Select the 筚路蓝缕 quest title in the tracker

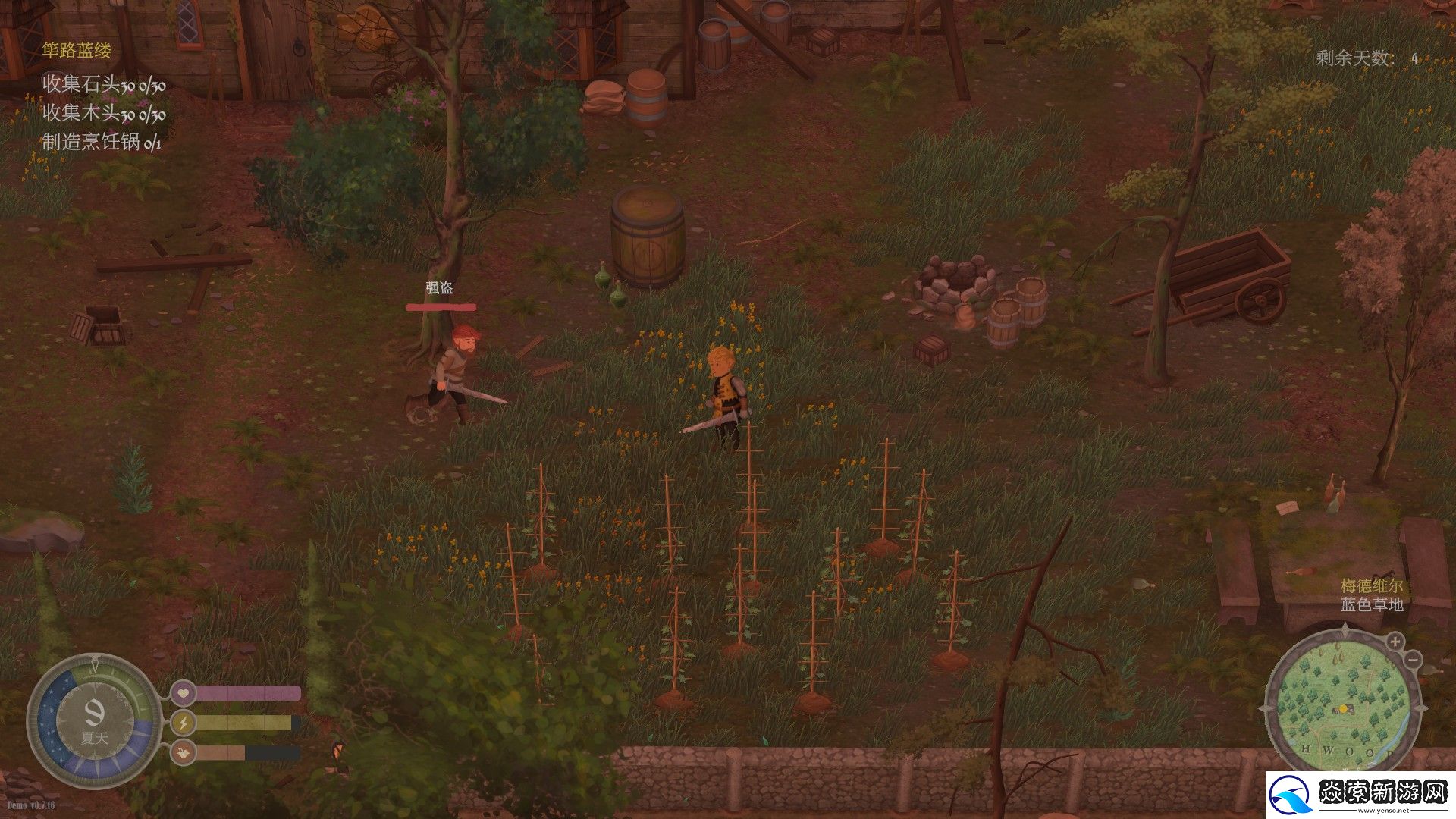77,51
